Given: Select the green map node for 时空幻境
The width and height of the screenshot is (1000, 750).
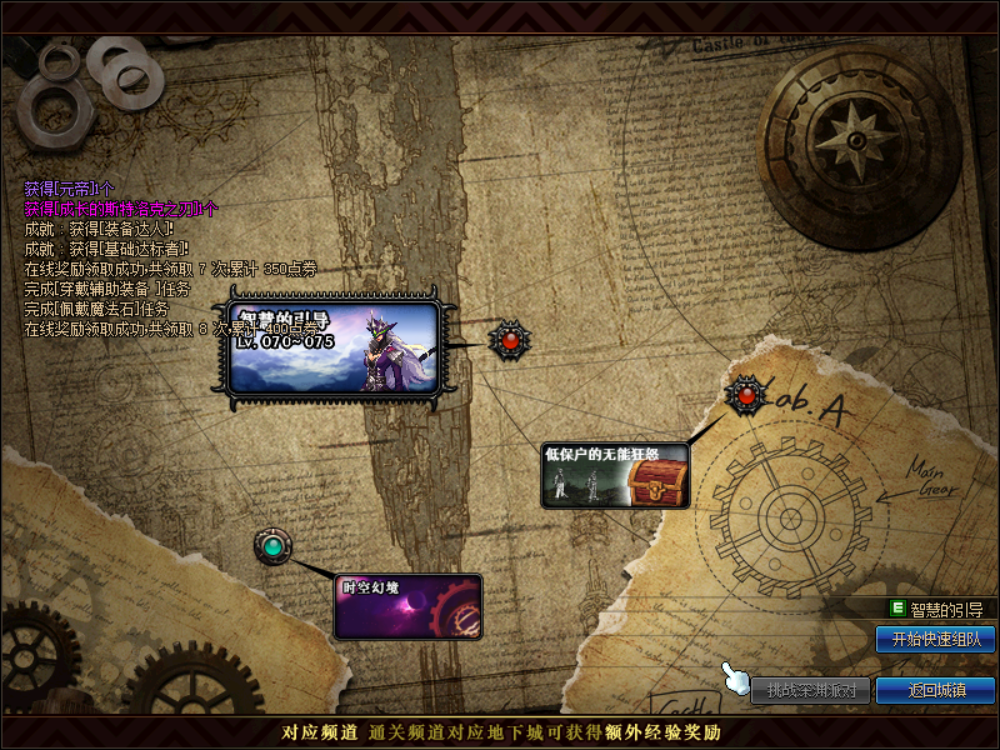Looking at the screenshot, I should coord(272,547).
